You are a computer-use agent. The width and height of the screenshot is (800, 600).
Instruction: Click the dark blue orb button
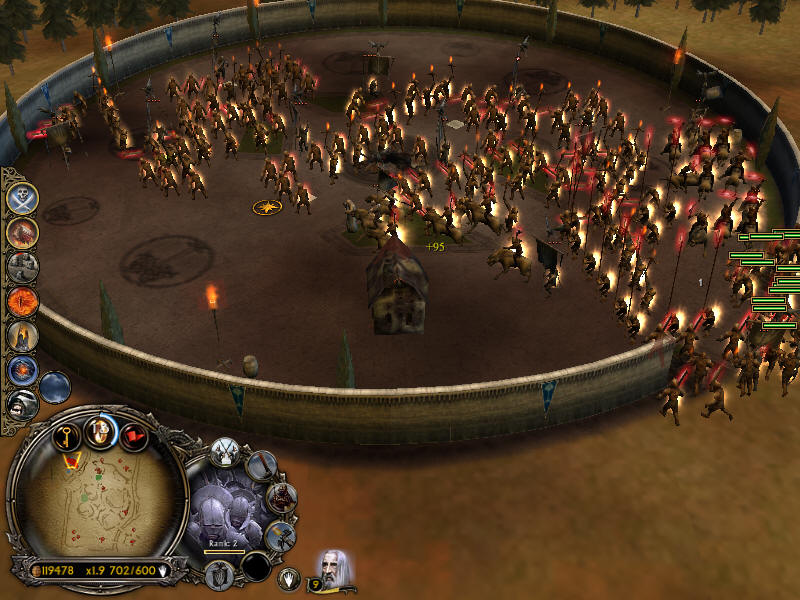coord(56,386)
